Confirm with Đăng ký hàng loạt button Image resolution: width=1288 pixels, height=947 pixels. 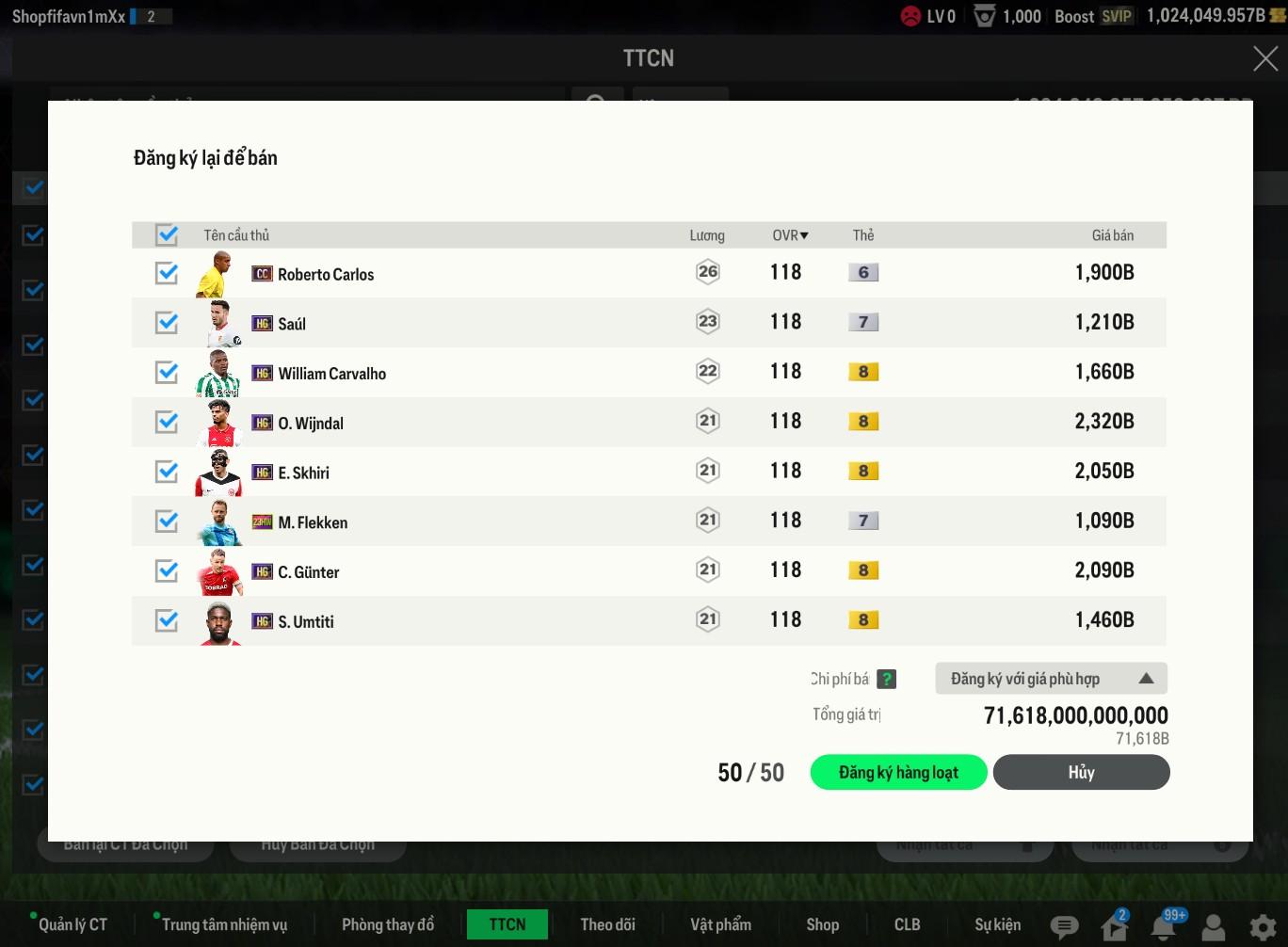point(898,773)
